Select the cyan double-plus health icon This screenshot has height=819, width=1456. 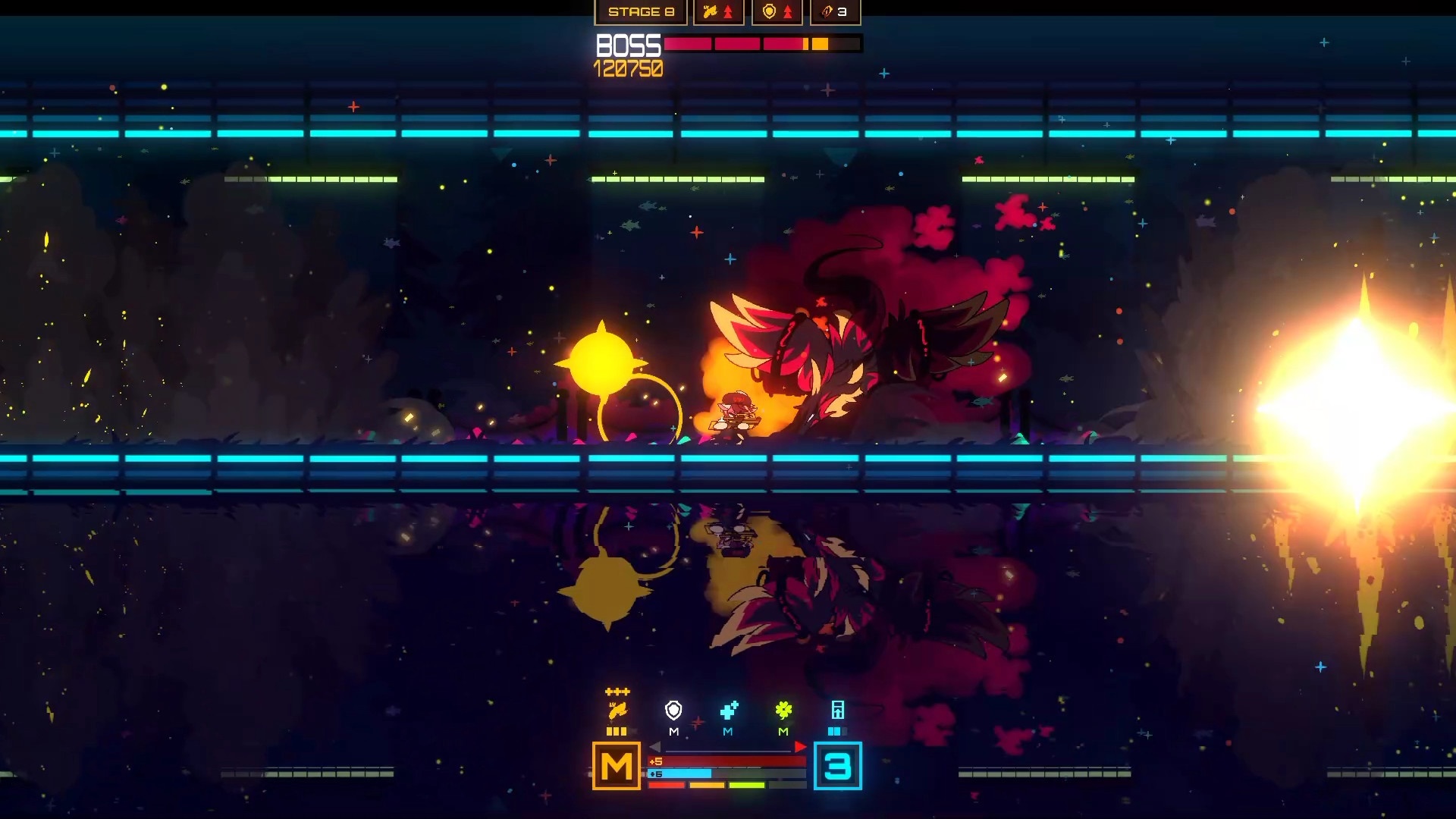(729, 711)
